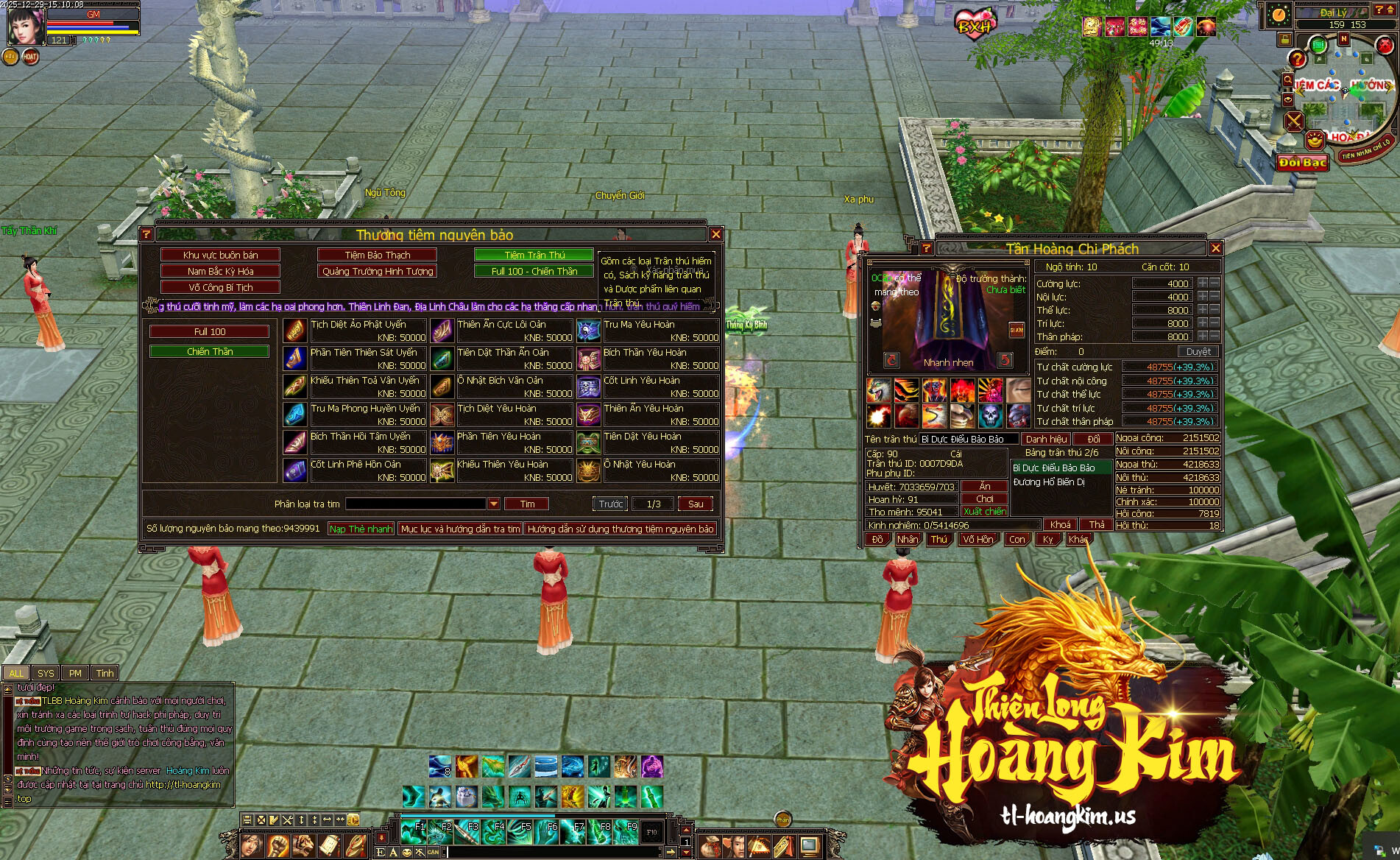The height and width of the screenshot is (860, 1400).
Task: Click the Tìm search button
Action: (x=527, y=504)
